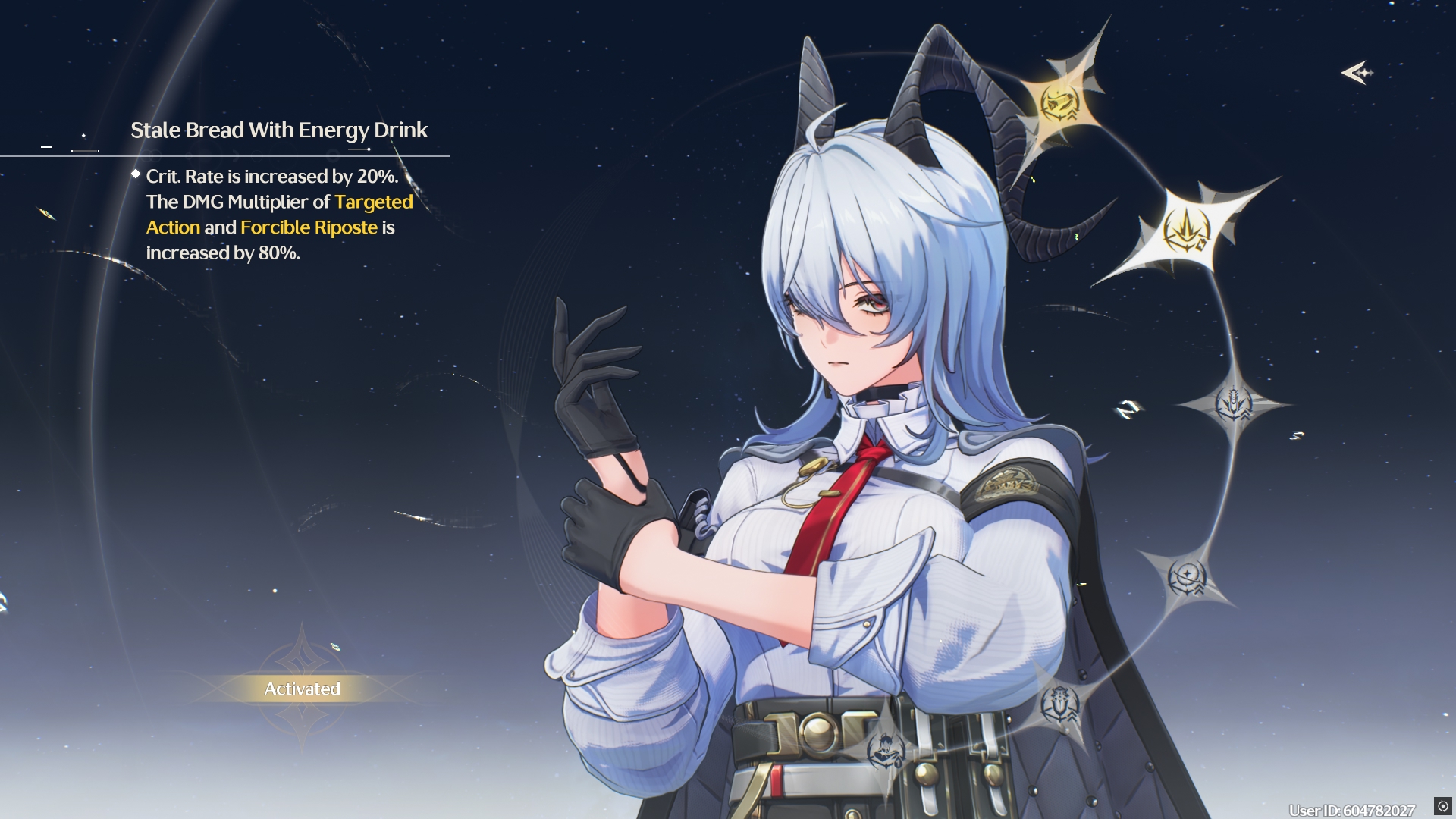Image resolution: width=1456 pixels, height=819 pixels.
Task: Click the divider line under the node title
Action: click(227, 154)
